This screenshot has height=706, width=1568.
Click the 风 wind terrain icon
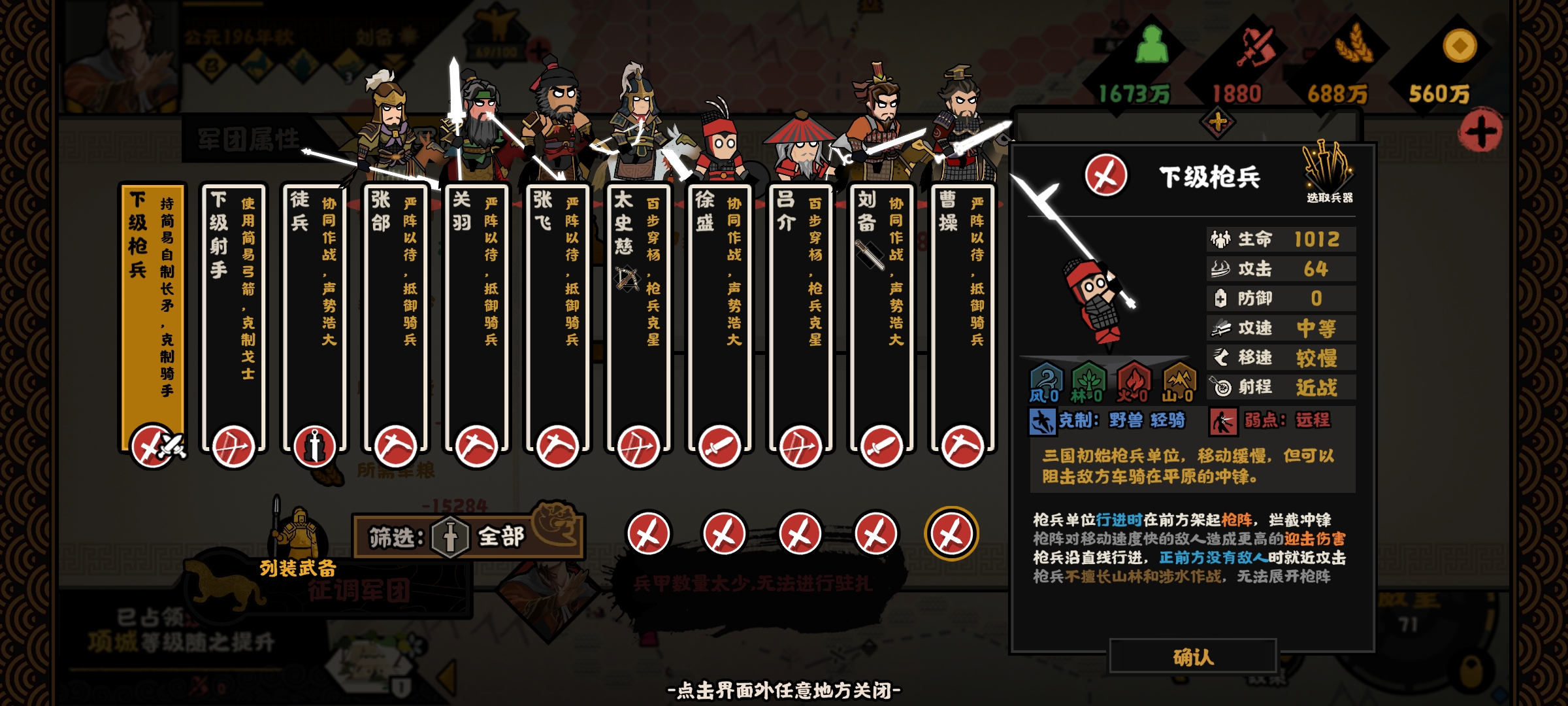click(1045, 382)
